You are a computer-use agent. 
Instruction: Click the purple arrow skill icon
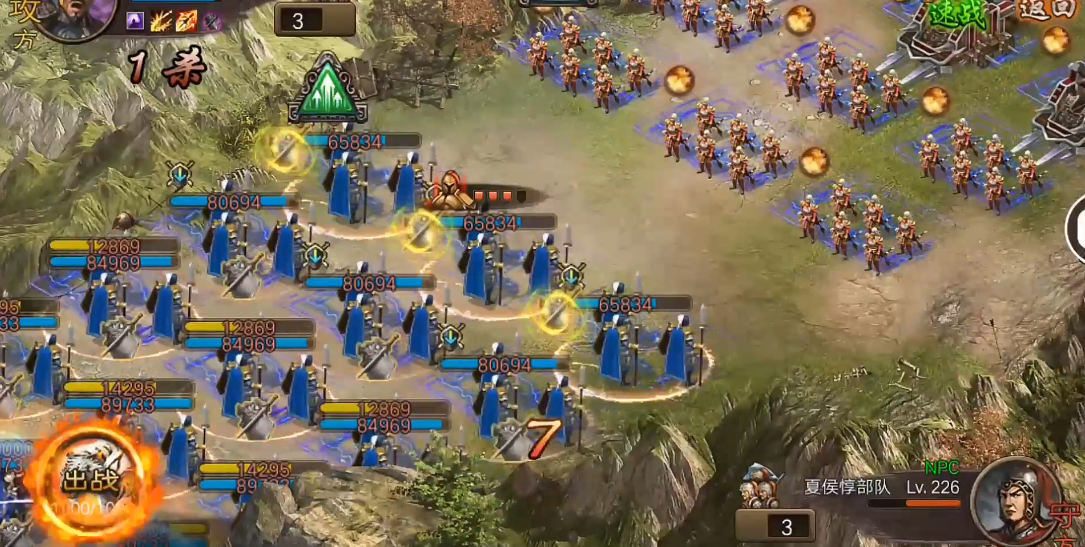point(137,21)
